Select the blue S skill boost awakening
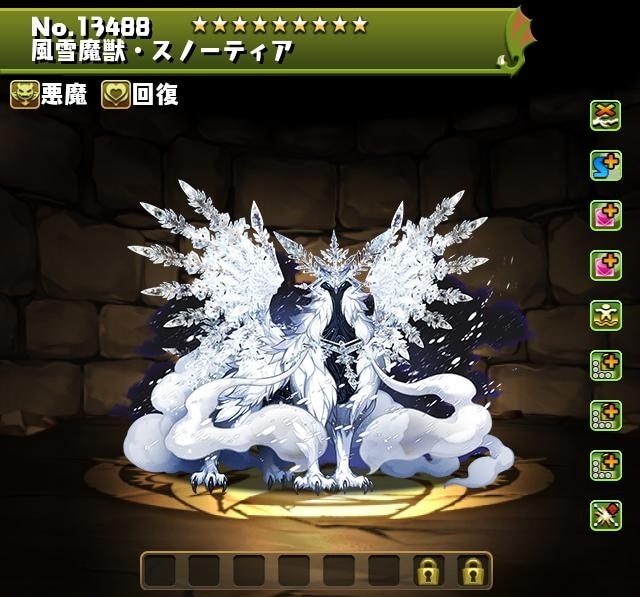Viewport: 640px width, 597px height. tap(605, 165)
